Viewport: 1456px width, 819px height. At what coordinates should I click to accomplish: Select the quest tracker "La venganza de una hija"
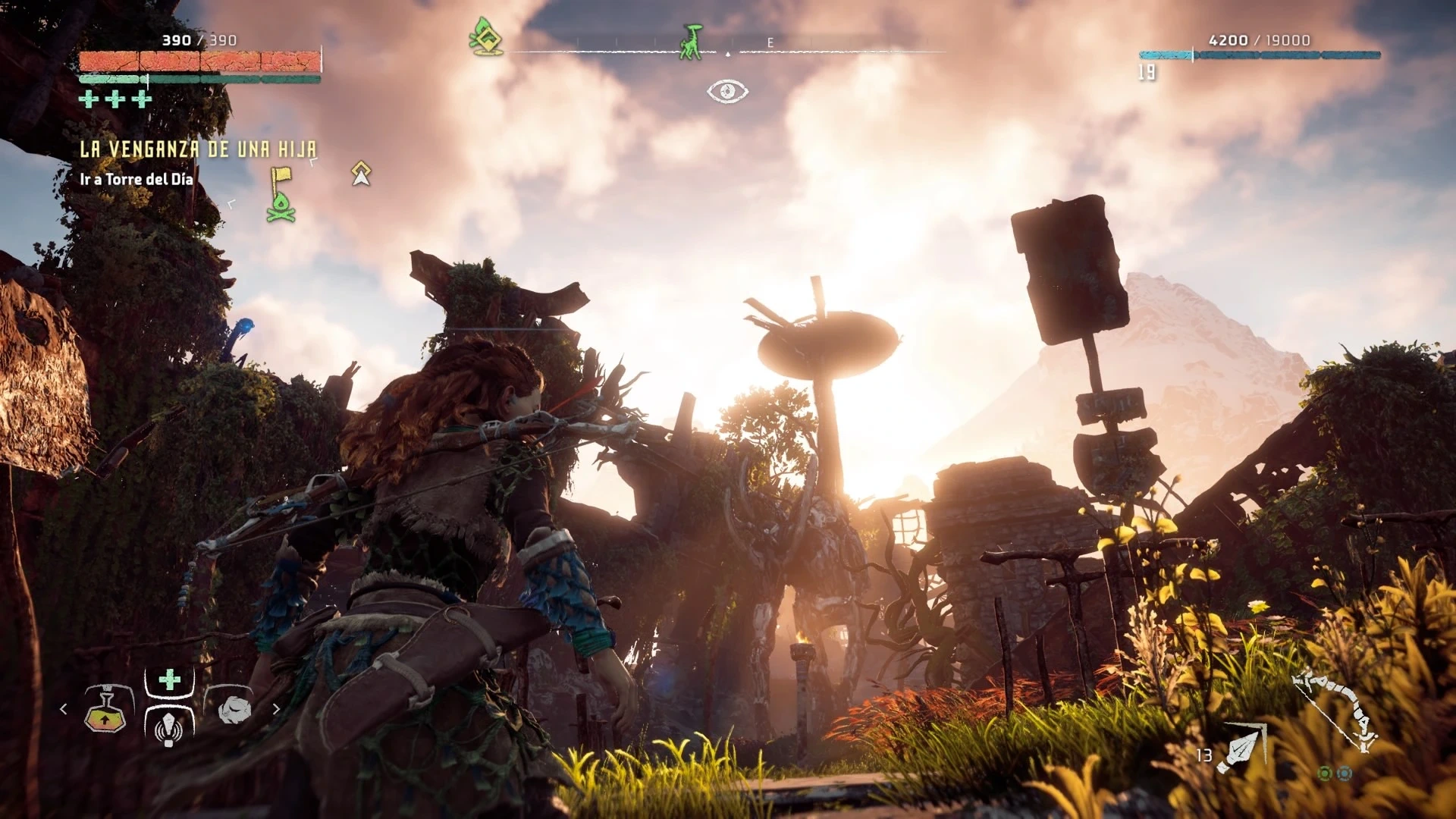point(198,149)
